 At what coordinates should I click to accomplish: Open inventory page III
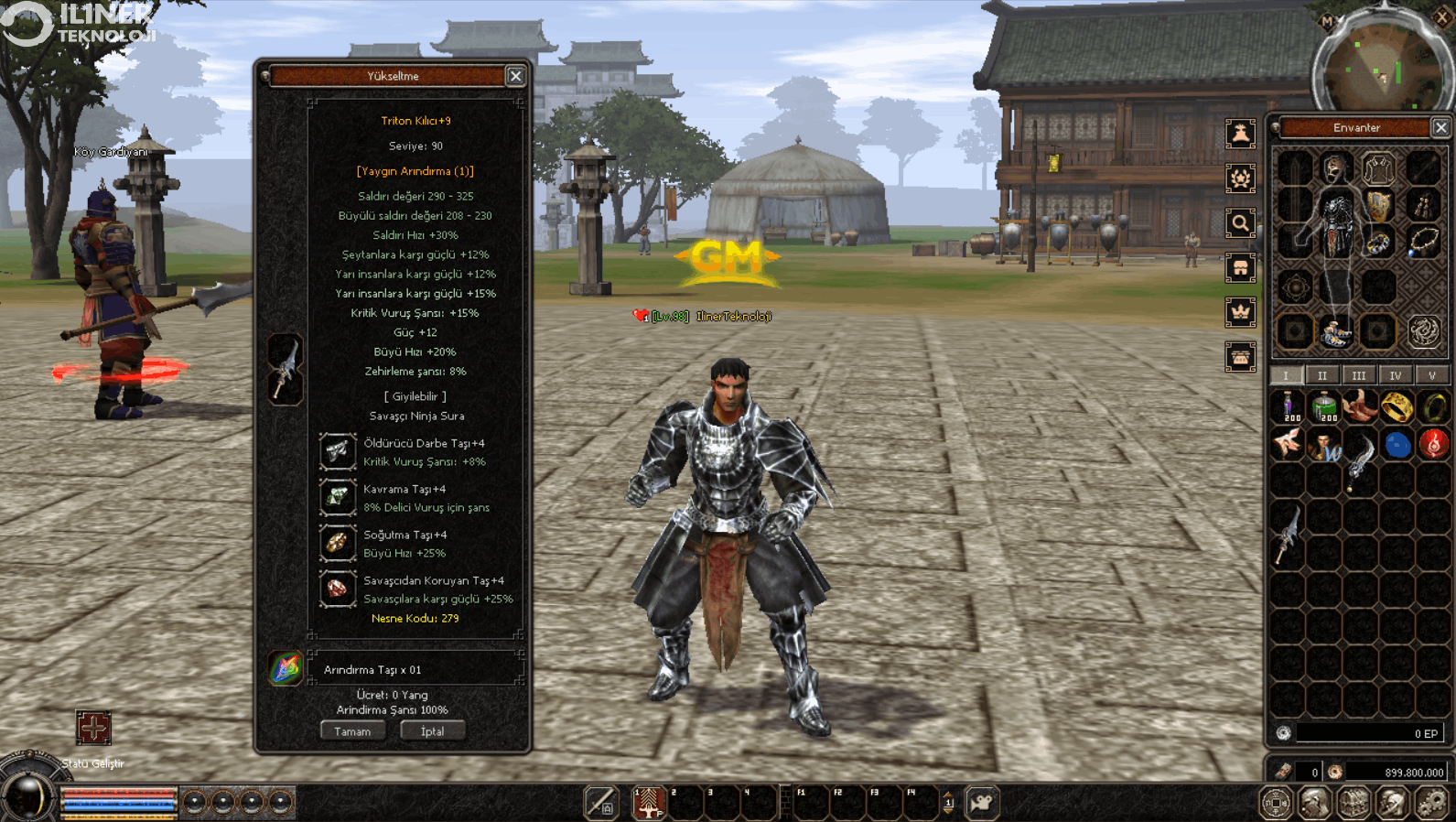point(1359,375)
